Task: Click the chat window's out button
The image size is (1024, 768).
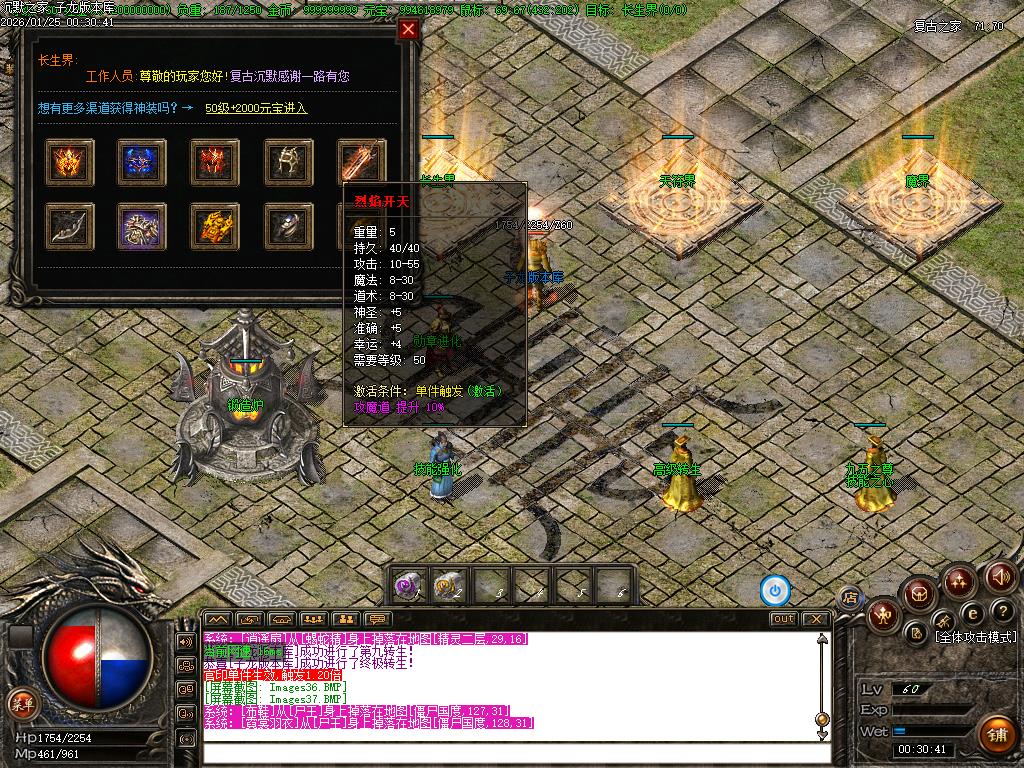Action: click(783, 619)
